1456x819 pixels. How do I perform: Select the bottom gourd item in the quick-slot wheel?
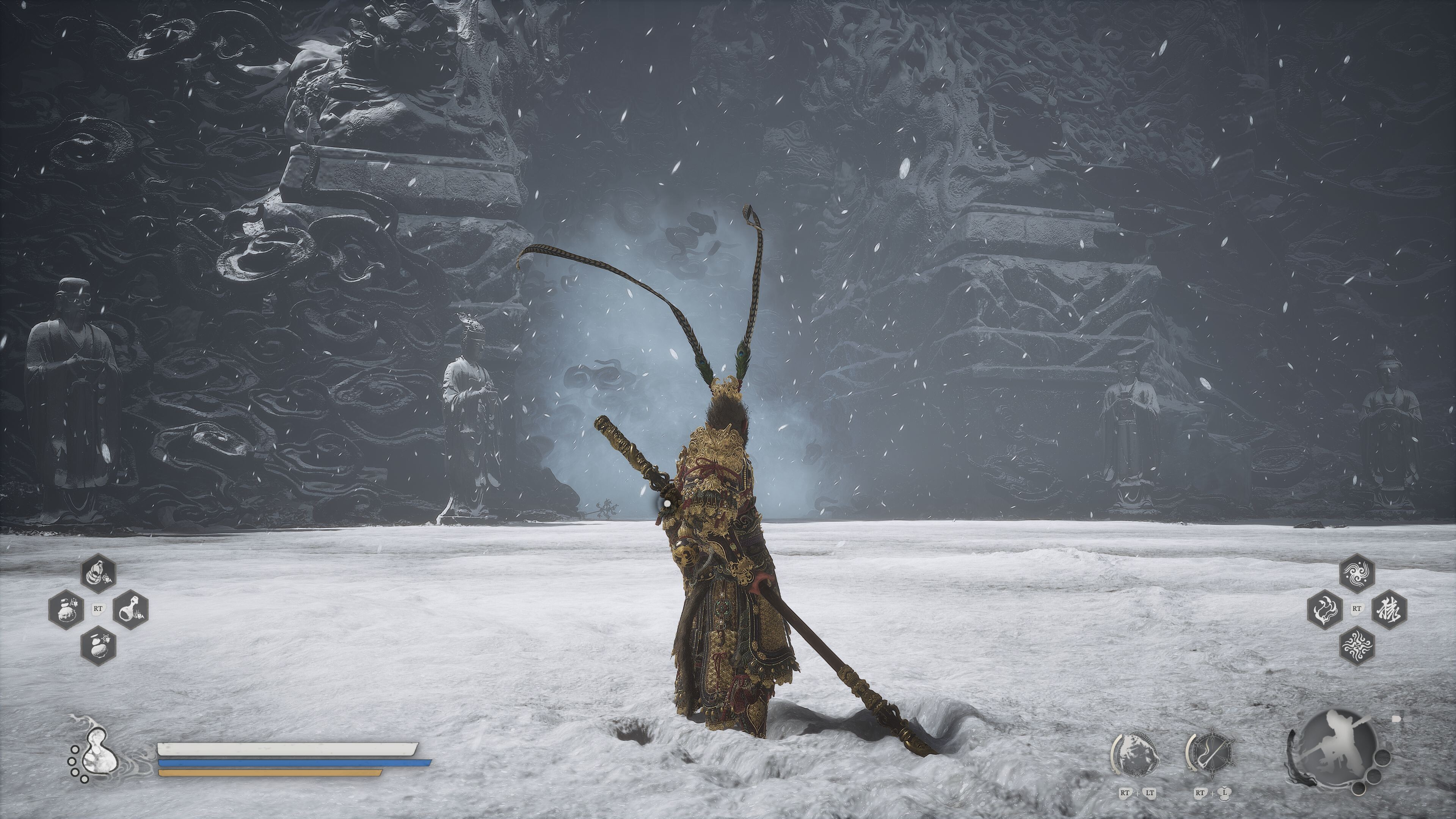(99, 646)
